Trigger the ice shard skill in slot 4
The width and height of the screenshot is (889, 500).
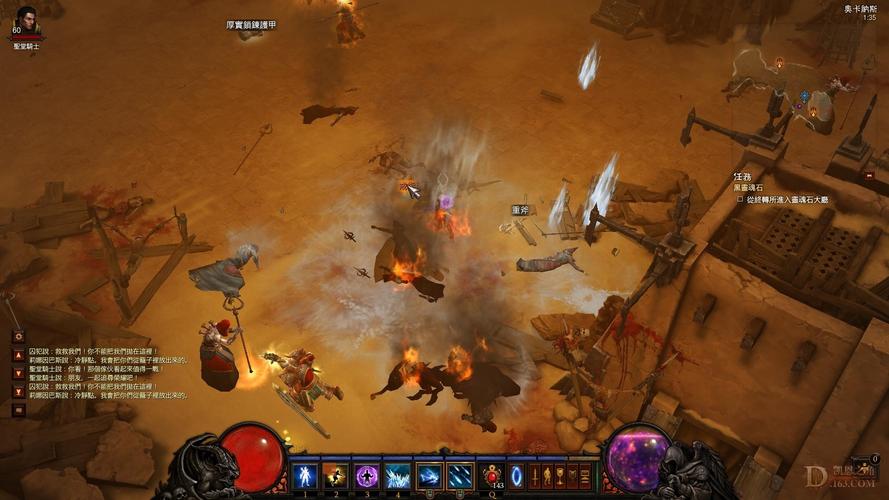397,476
